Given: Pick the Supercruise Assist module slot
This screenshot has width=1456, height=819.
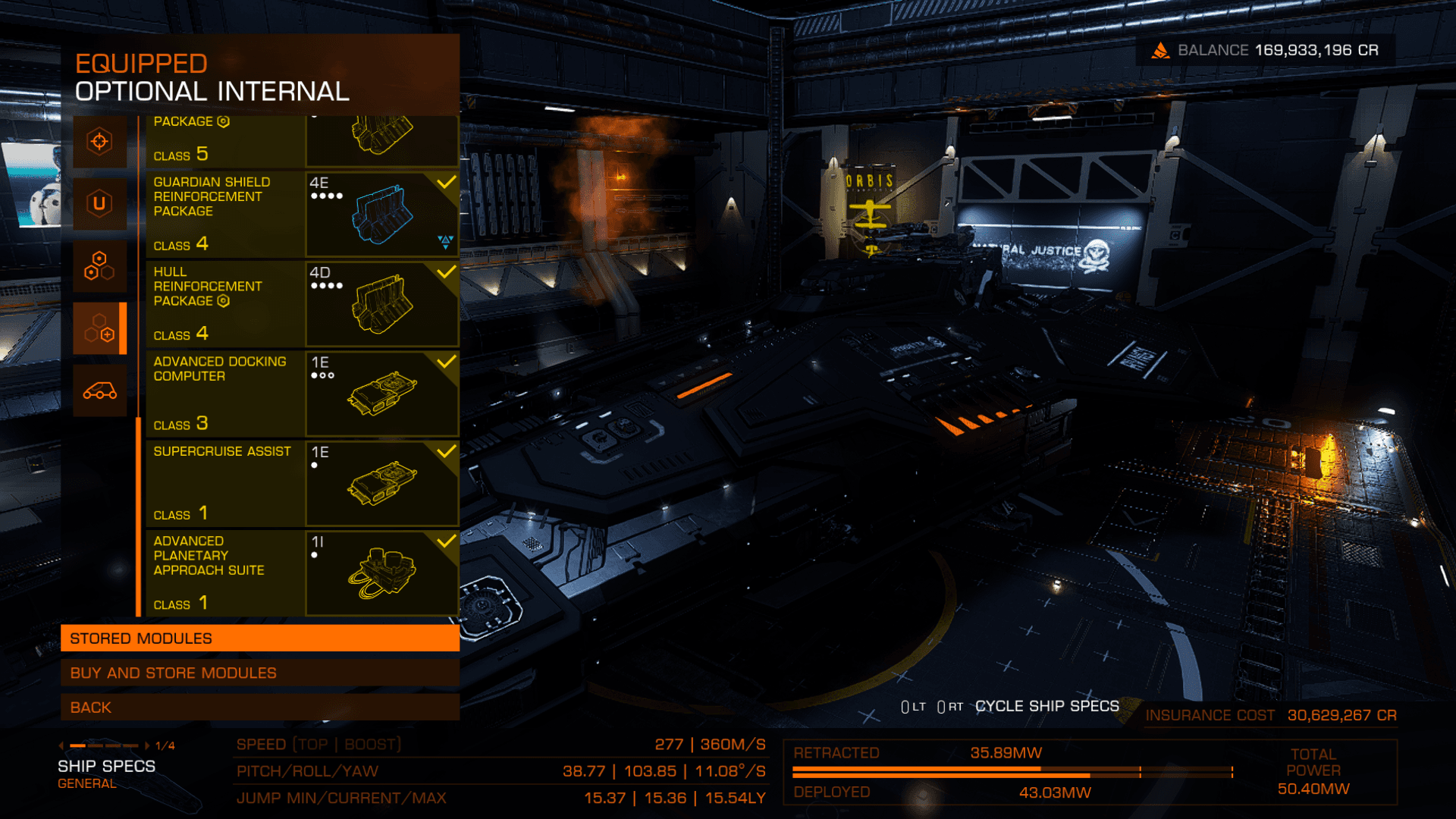Looking at the screenshot, I should point(302,483).
